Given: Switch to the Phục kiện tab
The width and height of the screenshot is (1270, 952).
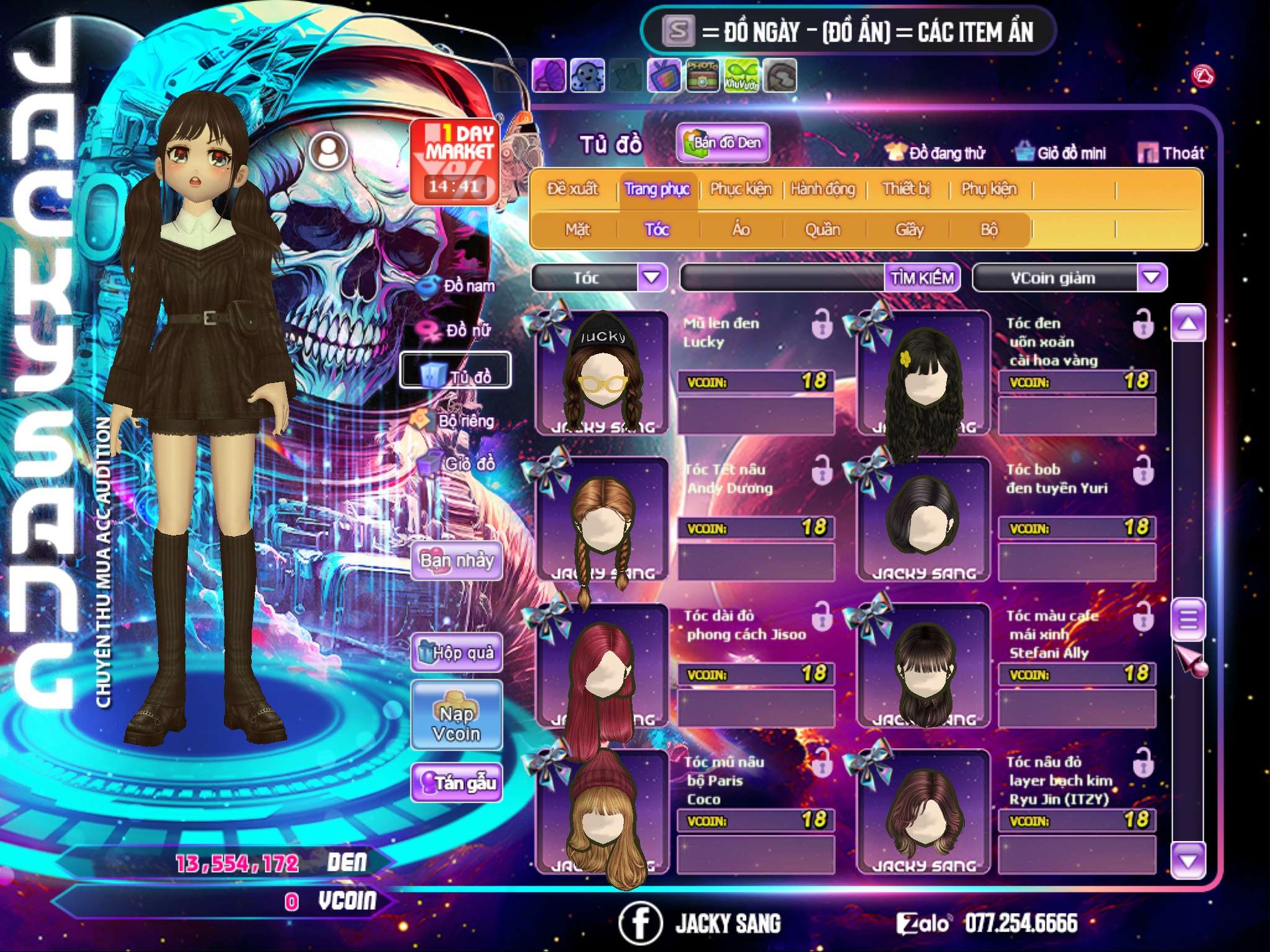Looking at the screenshot, I should [x=740, y=188].
